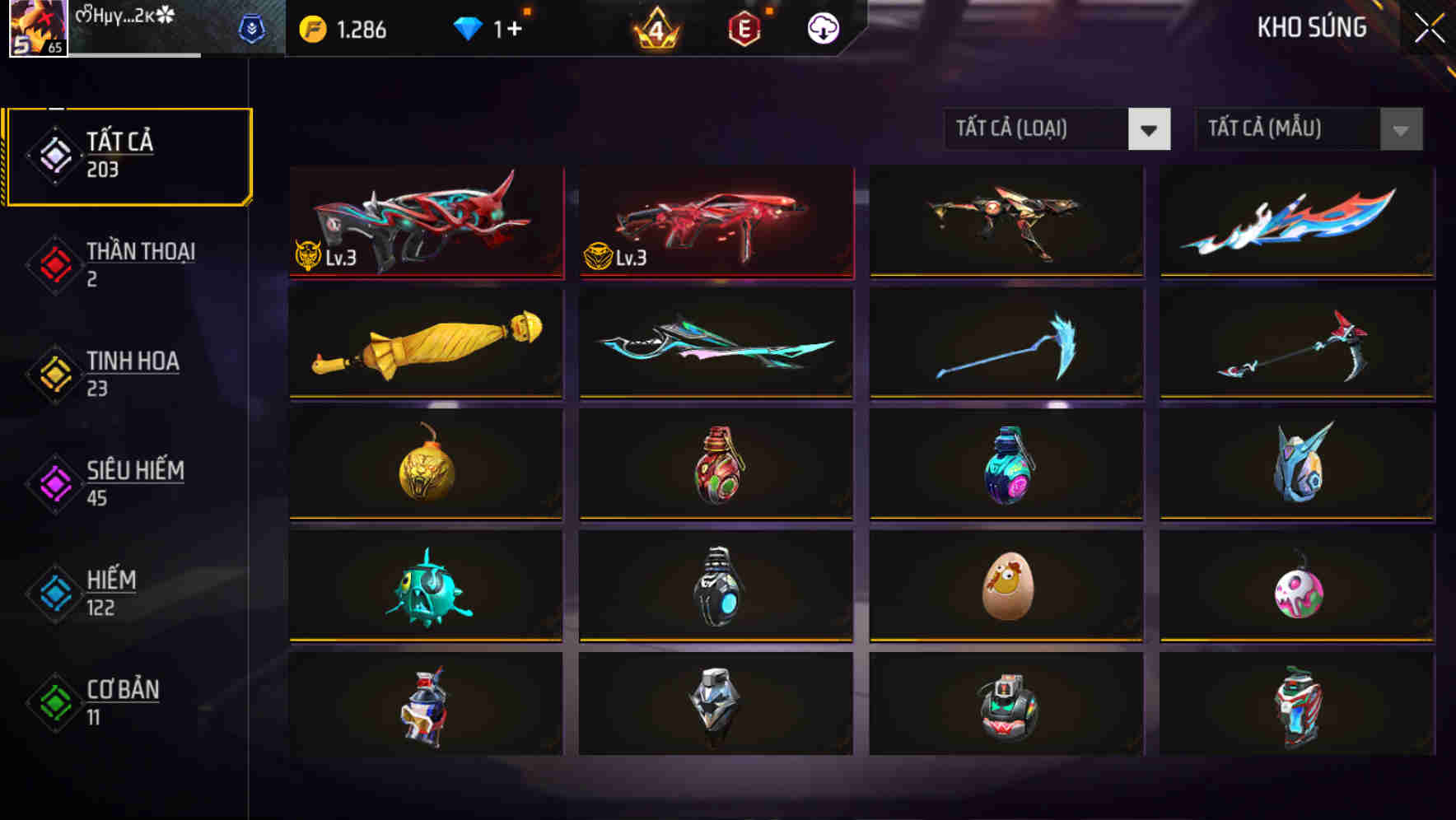Viewport: 1456px width, 820px height.
Task: Select the TẤT CẢ category showing 203 items
Action: 128,153
